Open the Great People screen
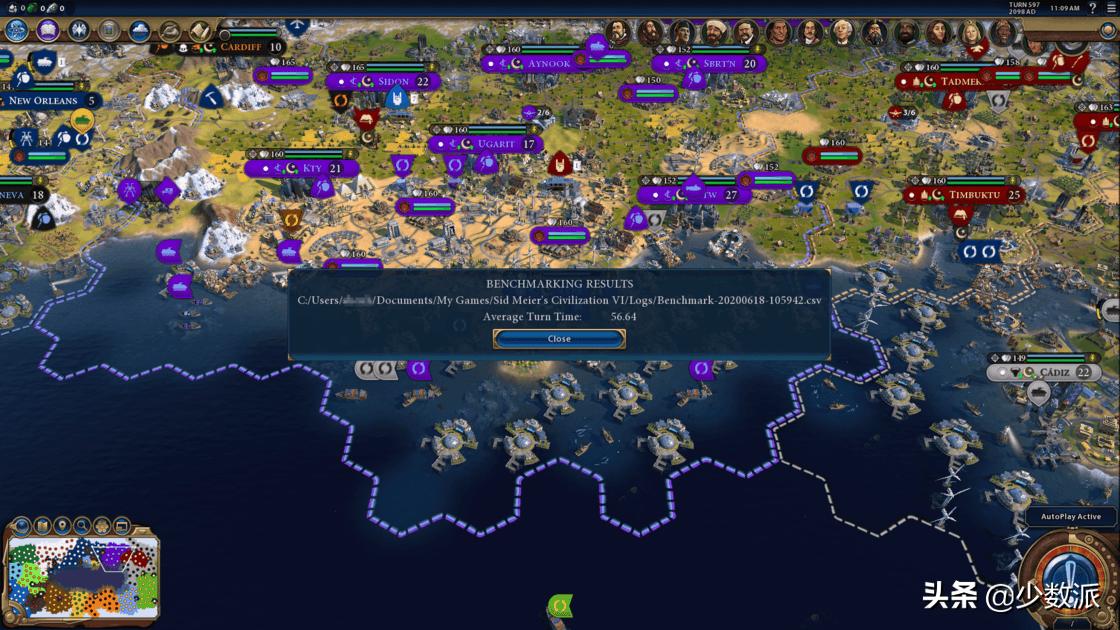This screenshot has height=630, width=1120. [x=109, y=30]
